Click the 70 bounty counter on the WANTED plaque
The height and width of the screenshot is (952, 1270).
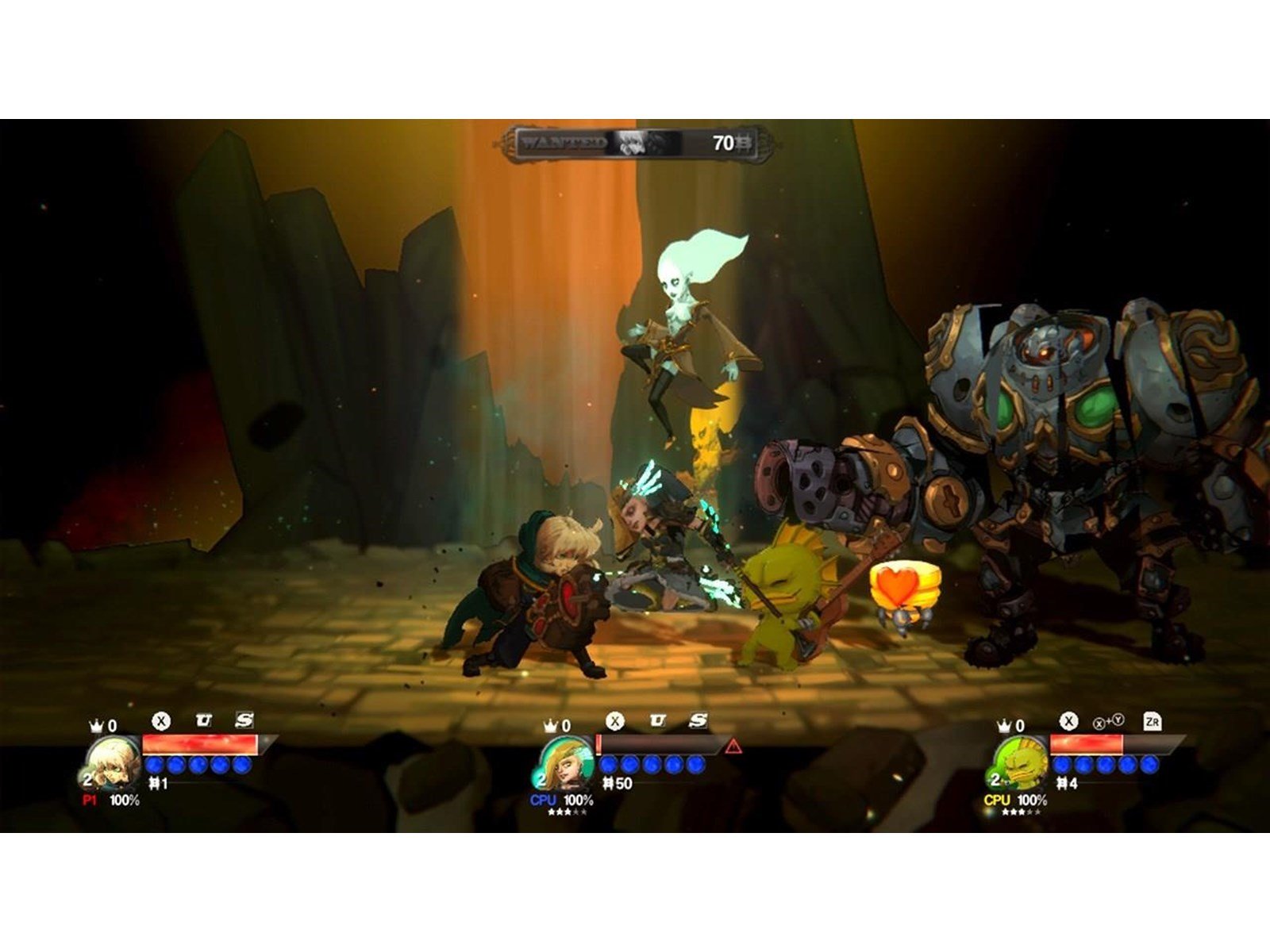click(723, 142)
